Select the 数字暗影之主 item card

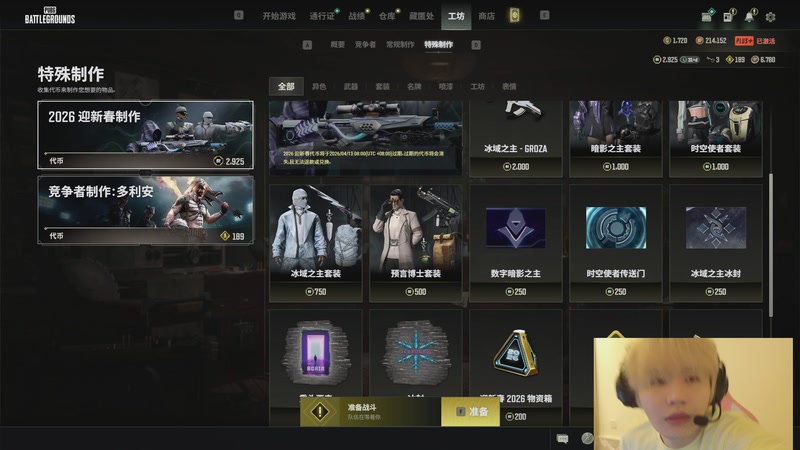point(515,242)
